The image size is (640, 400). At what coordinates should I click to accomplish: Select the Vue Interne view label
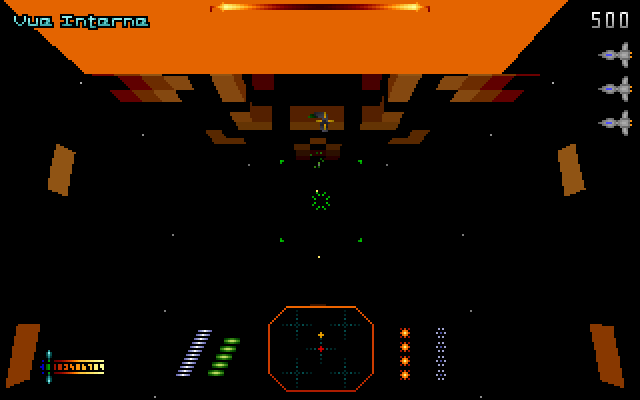pyautogui.click(x=81, y=21)
